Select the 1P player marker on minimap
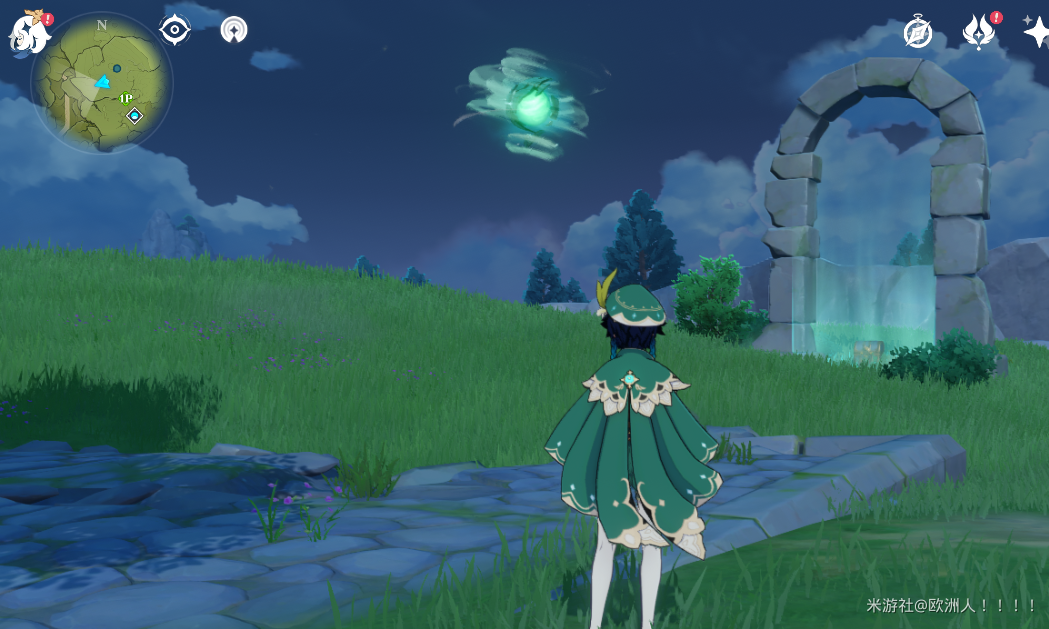This screenshot has height=629, width=1049. 126,98
